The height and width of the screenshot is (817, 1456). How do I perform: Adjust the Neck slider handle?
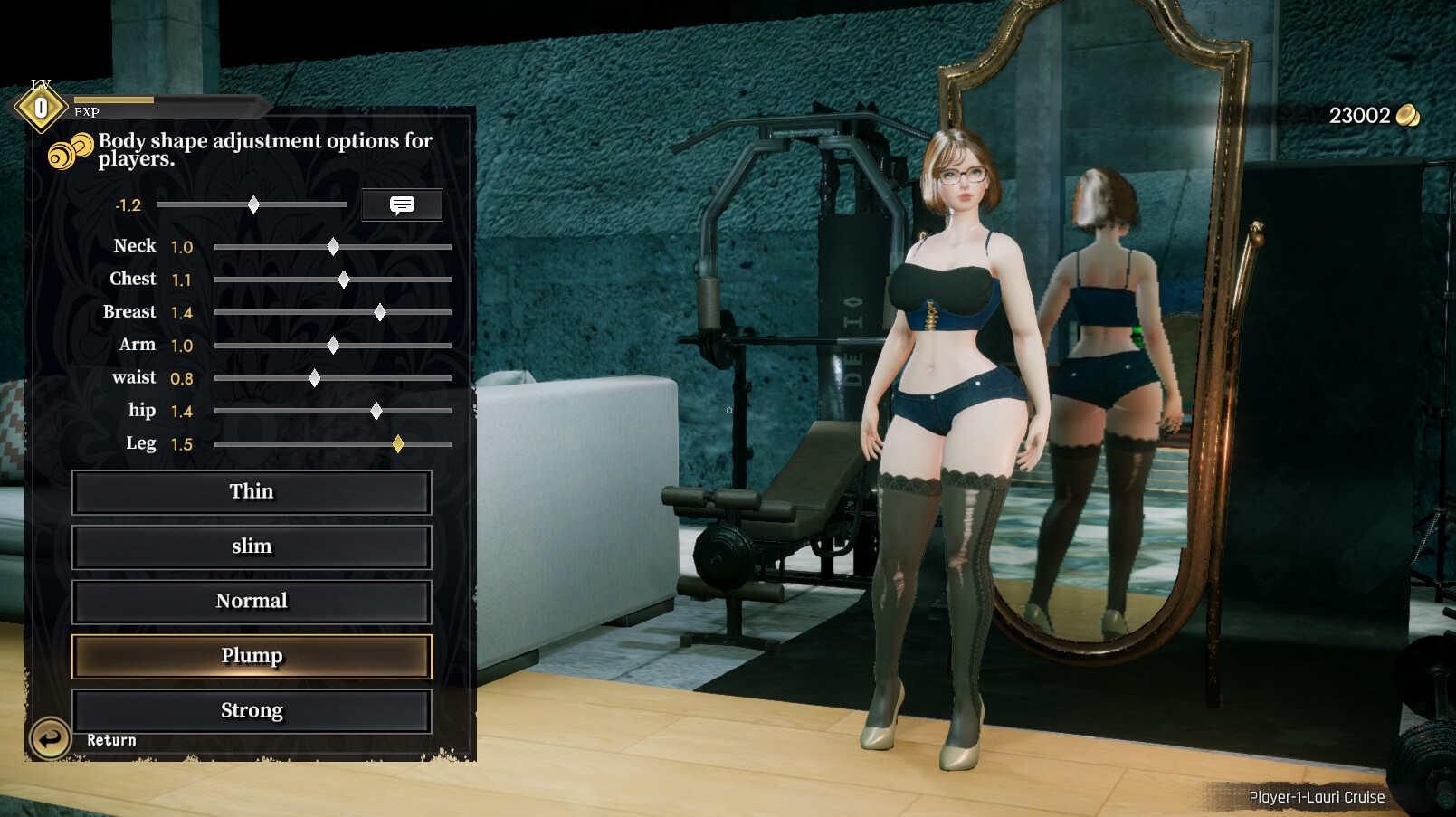333,247
